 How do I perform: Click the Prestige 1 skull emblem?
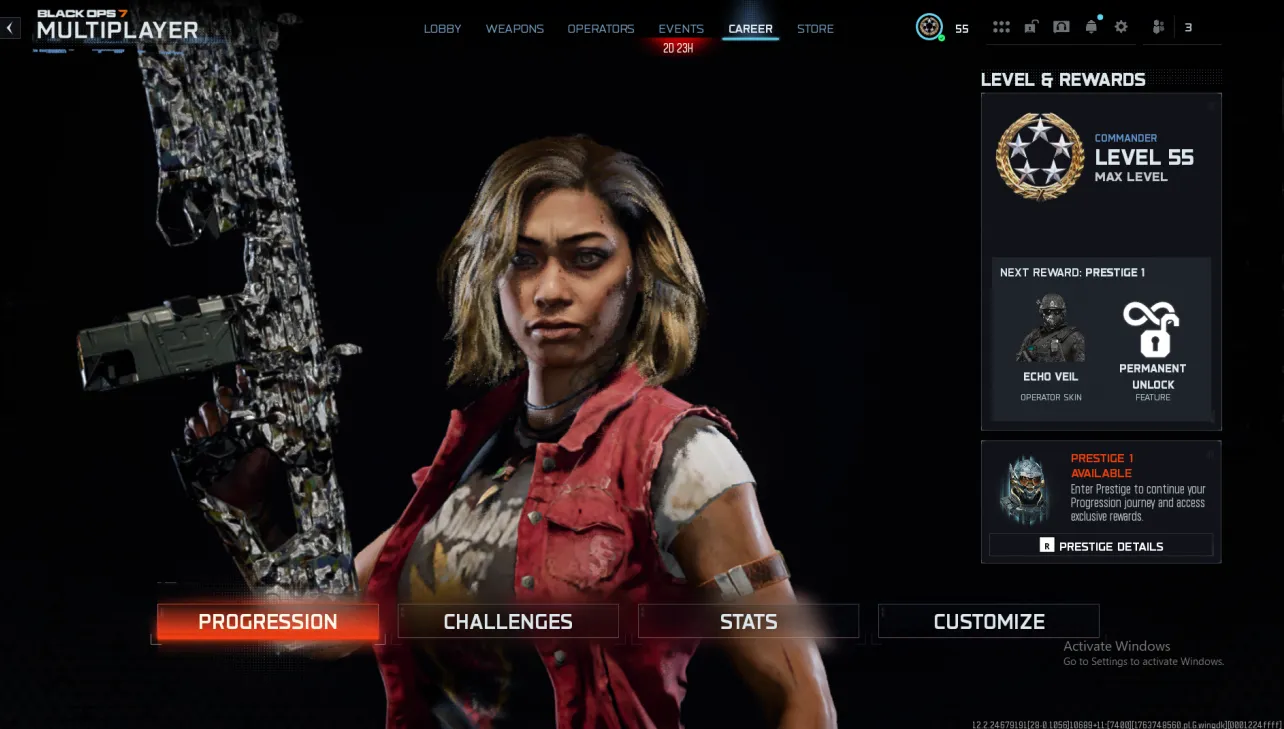coord(1024,489)
